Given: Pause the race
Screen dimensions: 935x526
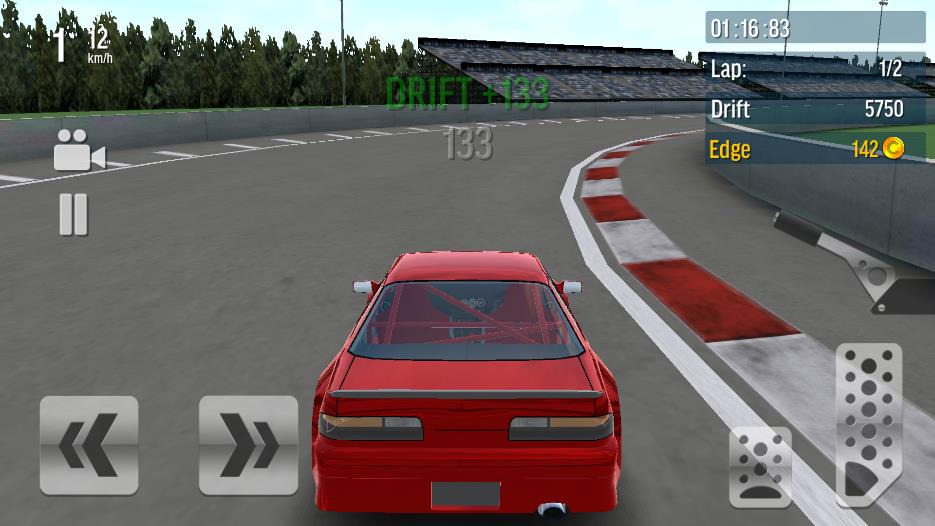Looking at the screenshot, I should (x=73, y=214).
